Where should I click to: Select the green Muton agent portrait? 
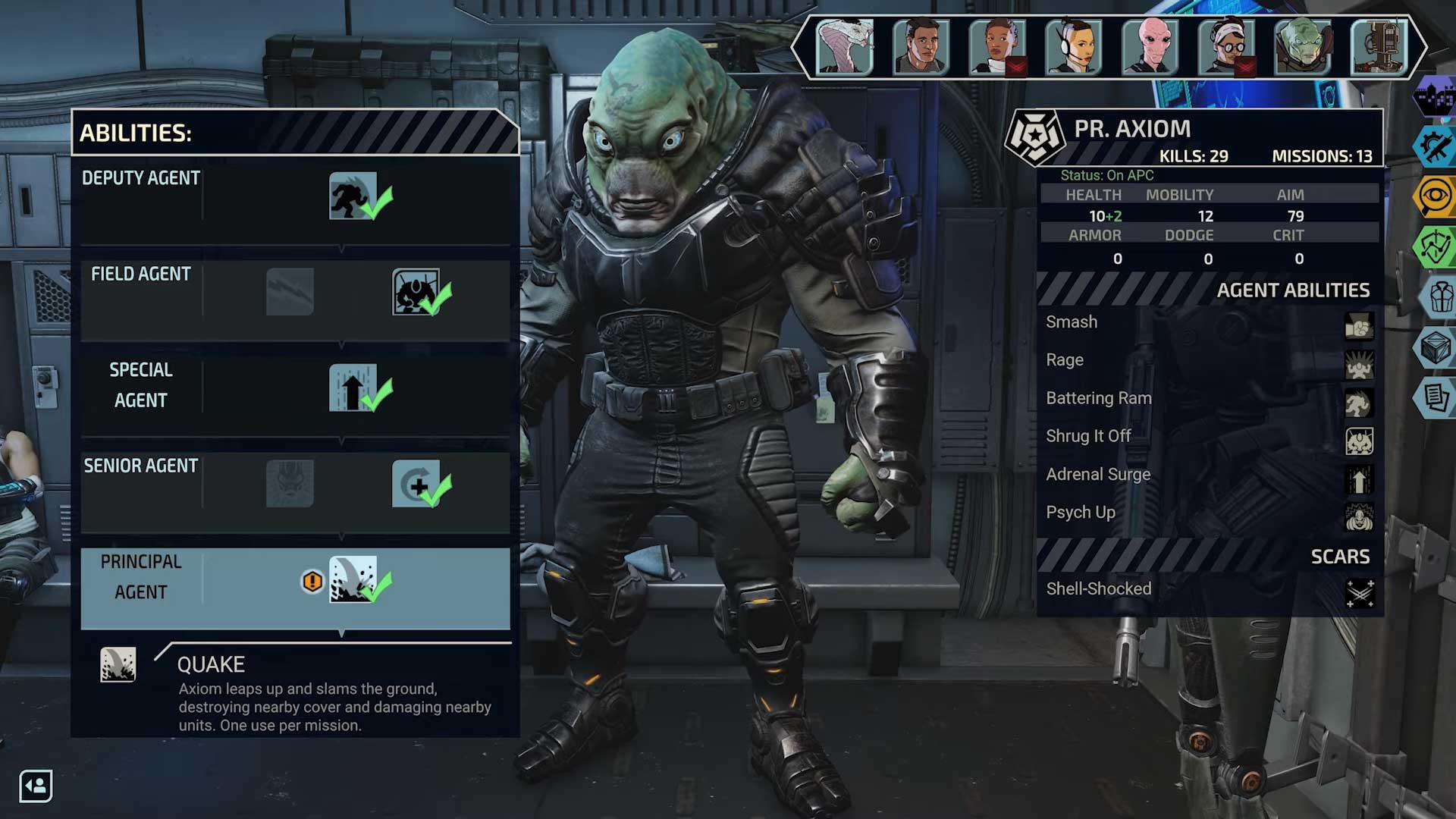pos(1303,47)
